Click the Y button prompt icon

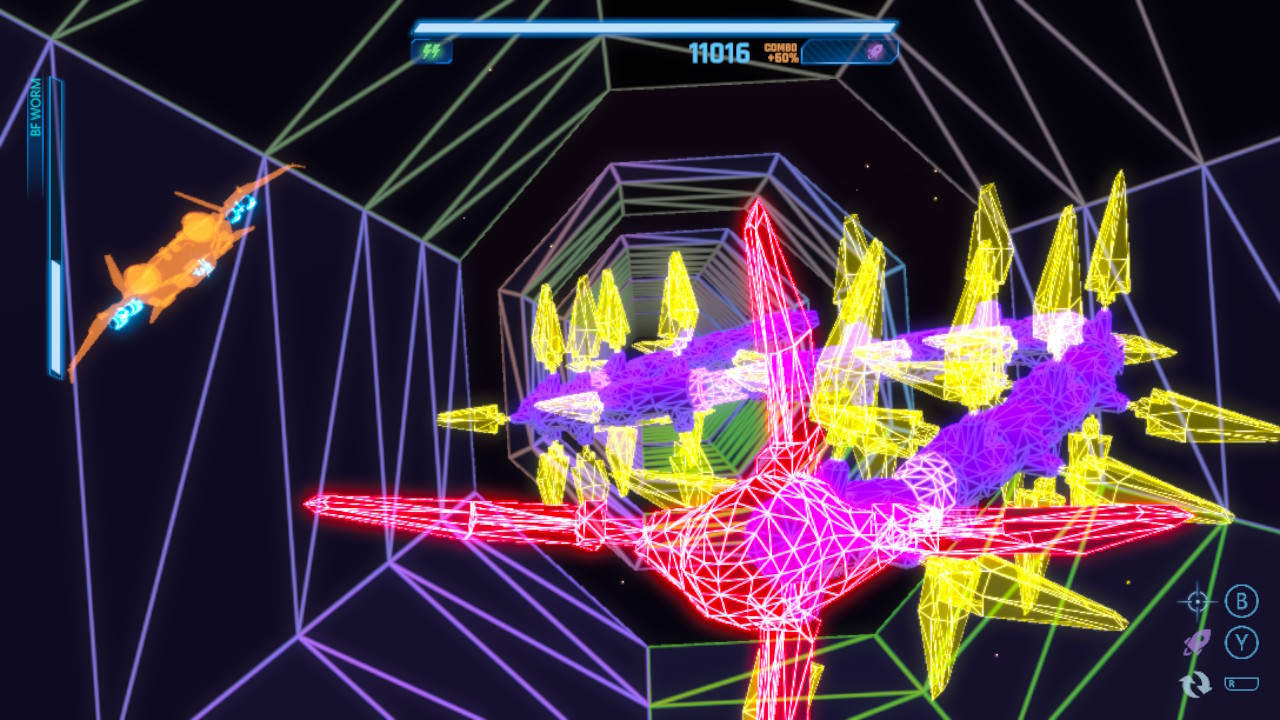1240,645
